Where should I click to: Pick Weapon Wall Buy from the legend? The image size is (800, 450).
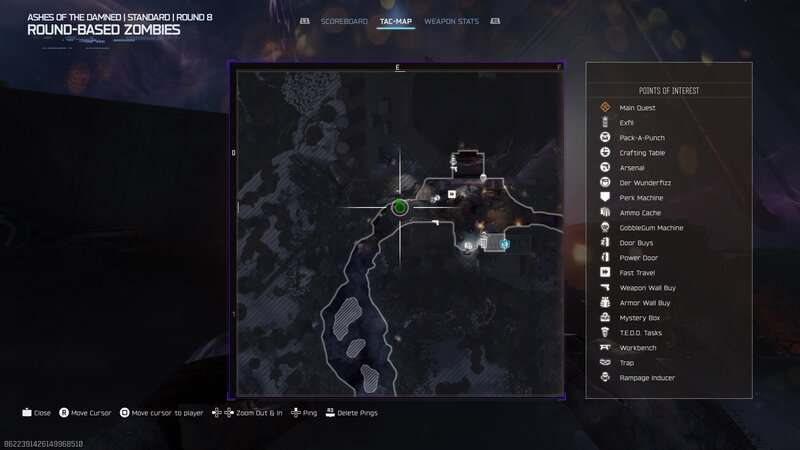point(648,288)
